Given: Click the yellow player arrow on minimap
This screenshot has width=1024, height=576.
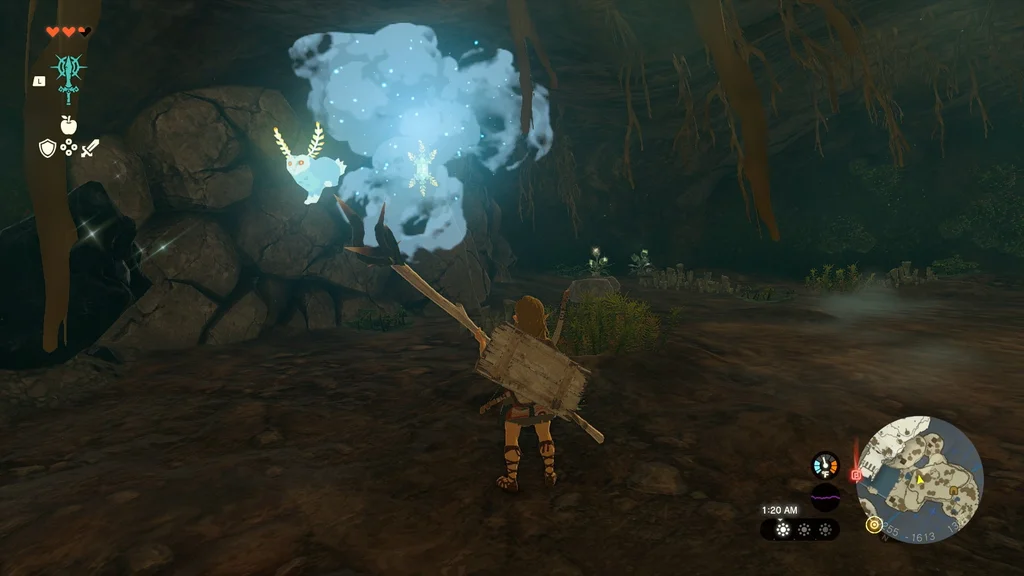Looking at the screenshot, I should coord(919,479).
